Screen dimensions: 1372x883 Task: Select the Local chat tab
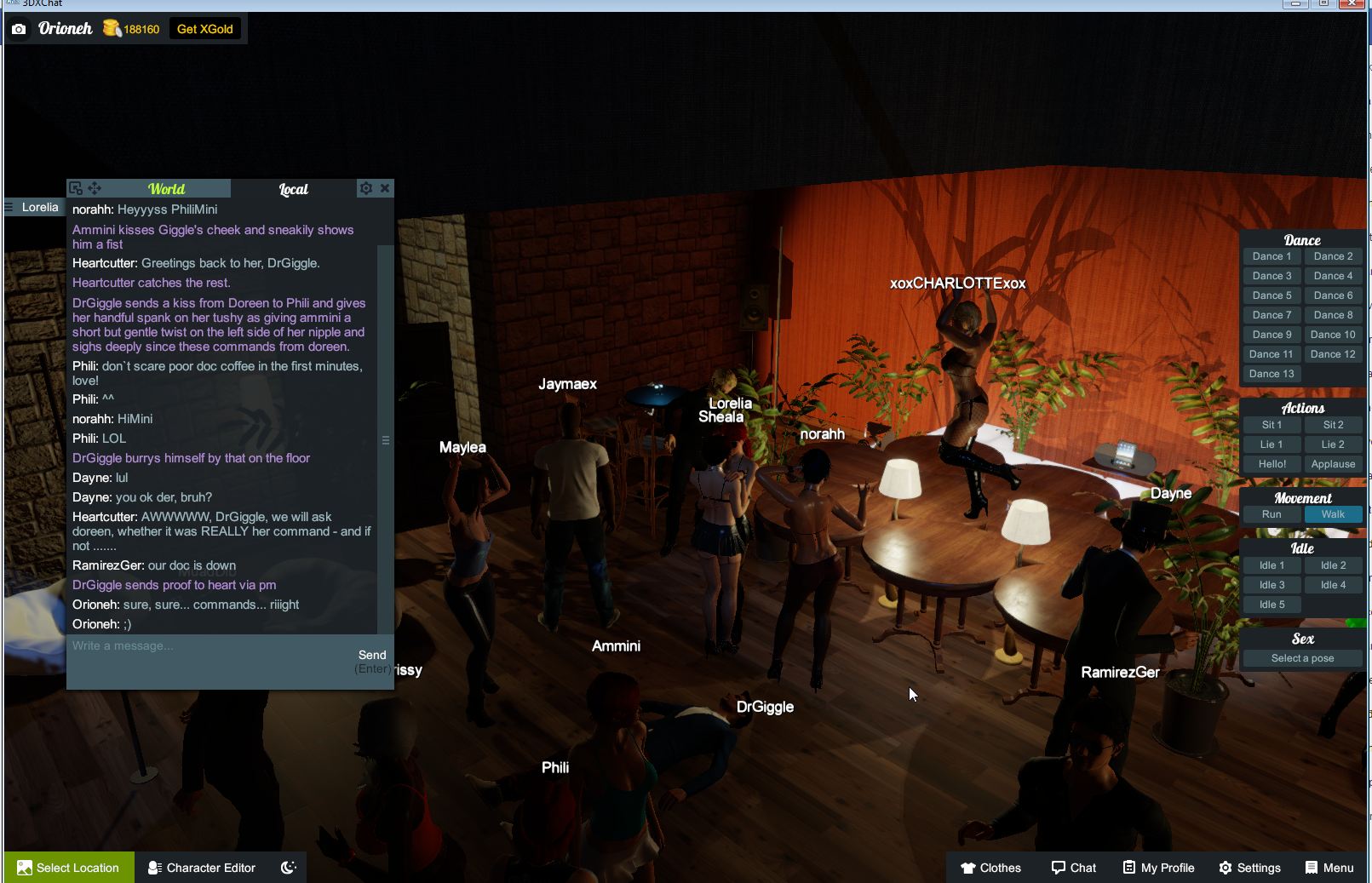click(x=293, y=189)
